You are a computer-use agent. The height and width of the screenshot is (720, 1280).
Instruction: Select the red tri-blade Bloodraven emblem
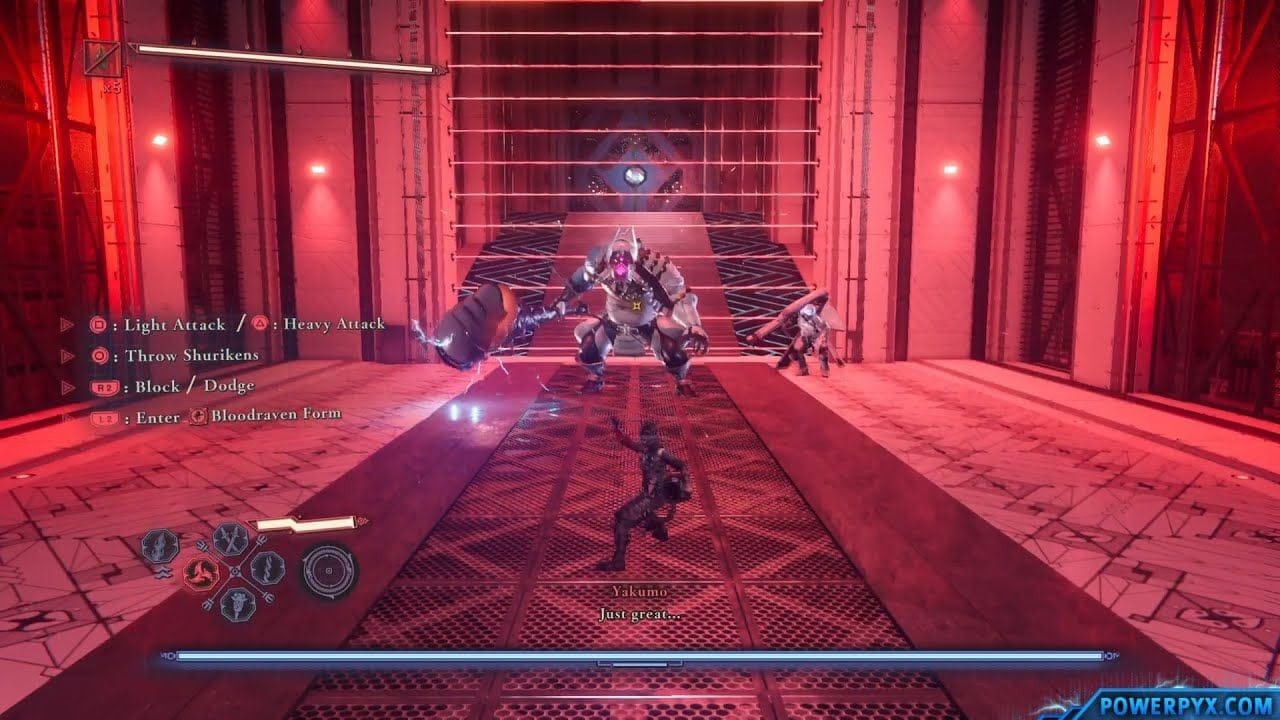(x=199, y=573)
